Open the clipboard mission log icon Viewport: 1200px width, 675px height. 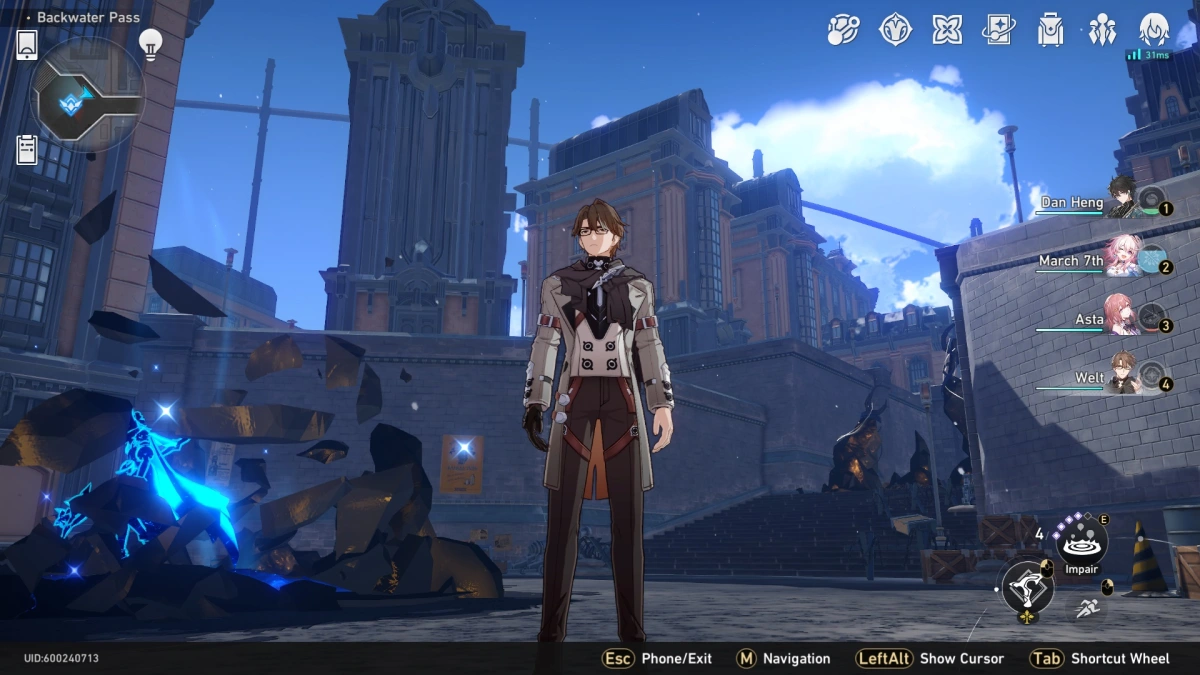[27, 150]
